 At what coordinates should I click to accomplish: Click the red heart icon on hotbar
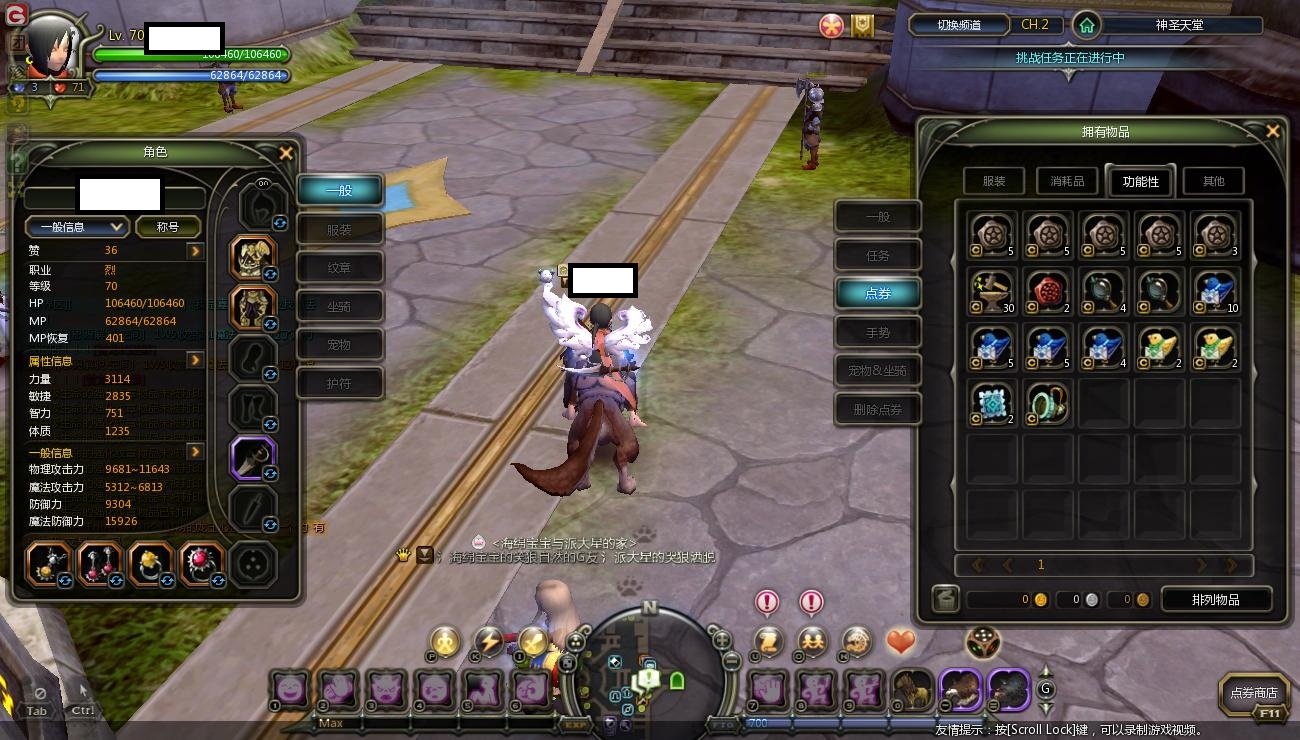[x=901, y=641]
